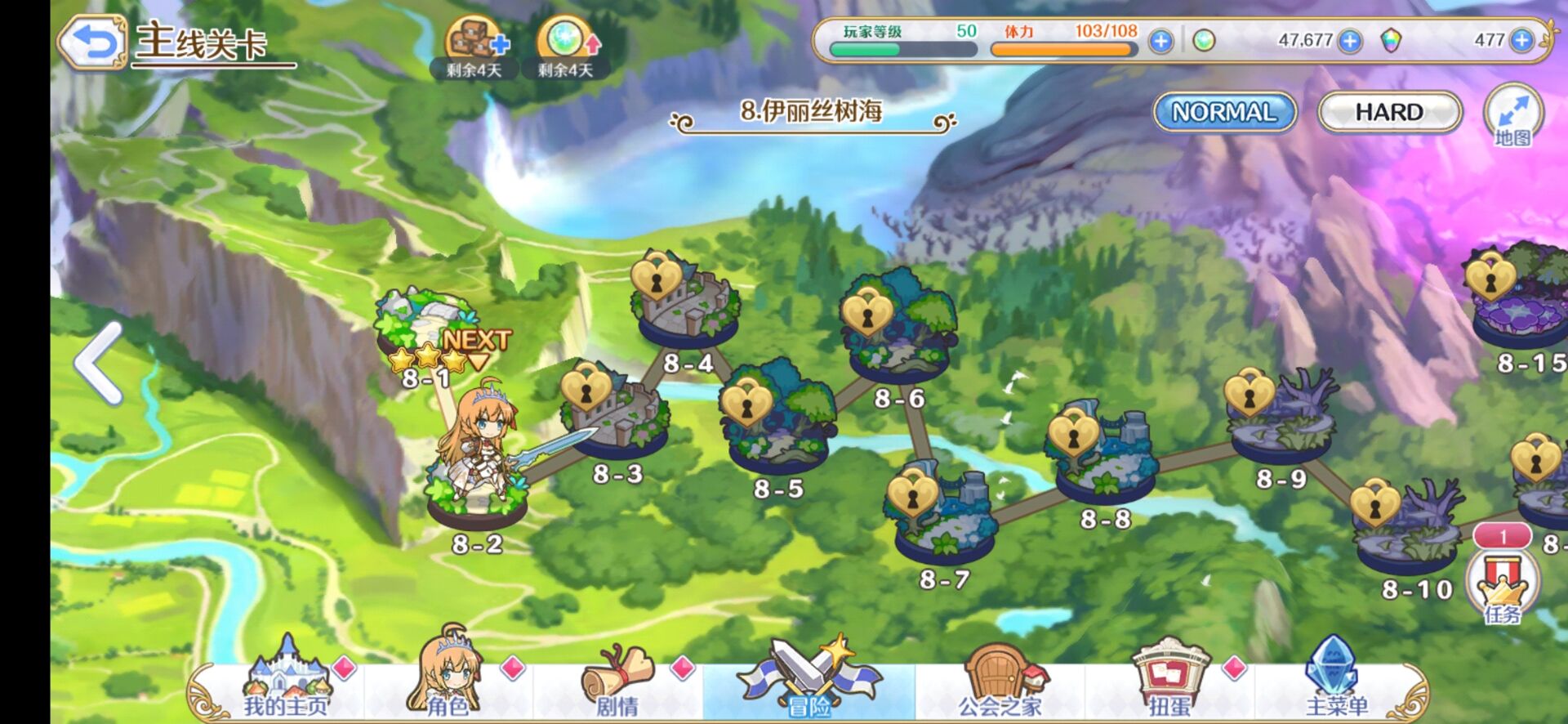Buy jewels with the 477 plus button
Viewport: 1568px width, 724px height.
[x=1521, y=40]
